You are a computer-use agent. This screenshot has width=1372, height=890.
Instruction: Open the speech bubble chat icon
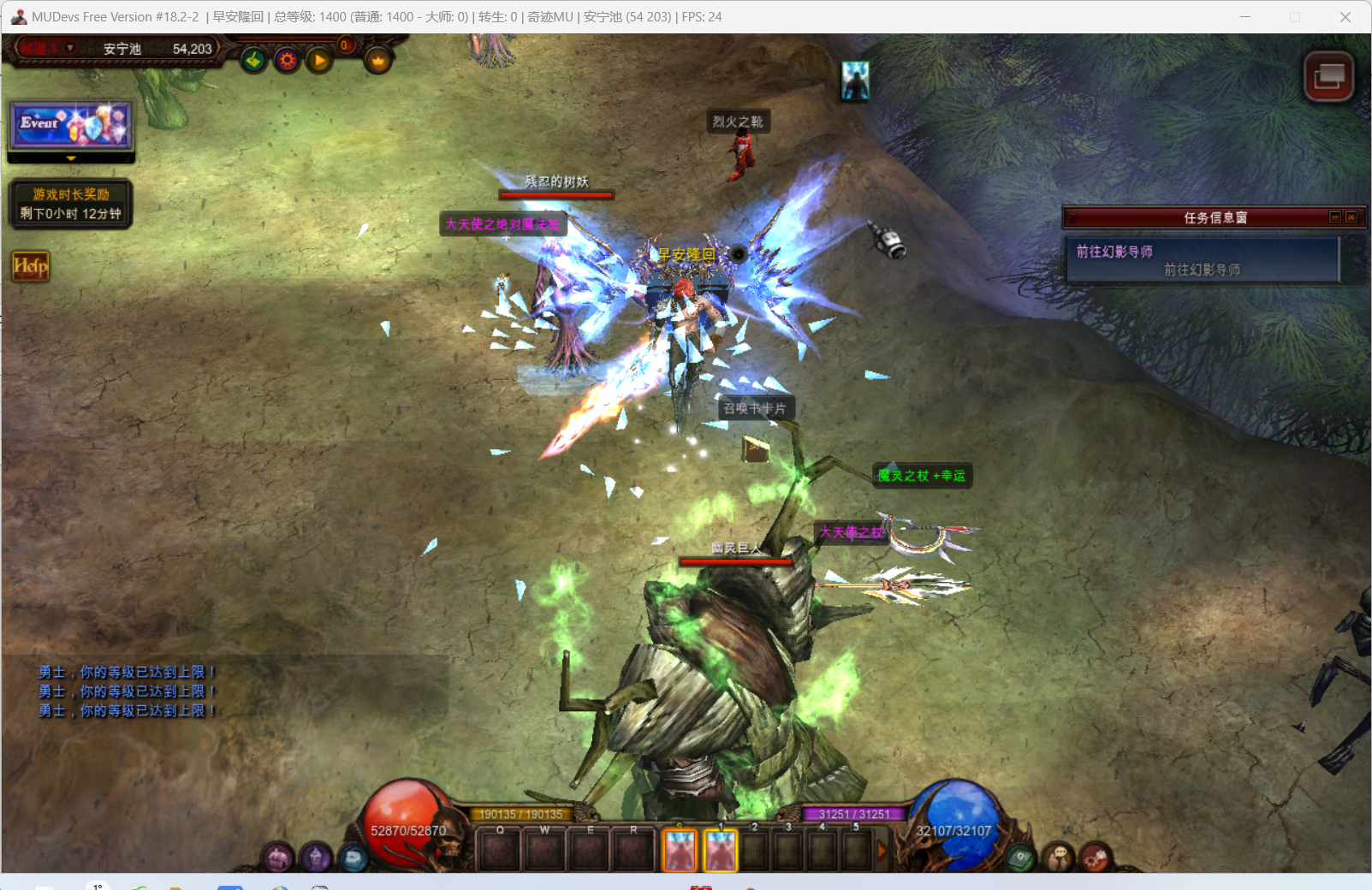pyautogui.click(x=1059, y=856)
